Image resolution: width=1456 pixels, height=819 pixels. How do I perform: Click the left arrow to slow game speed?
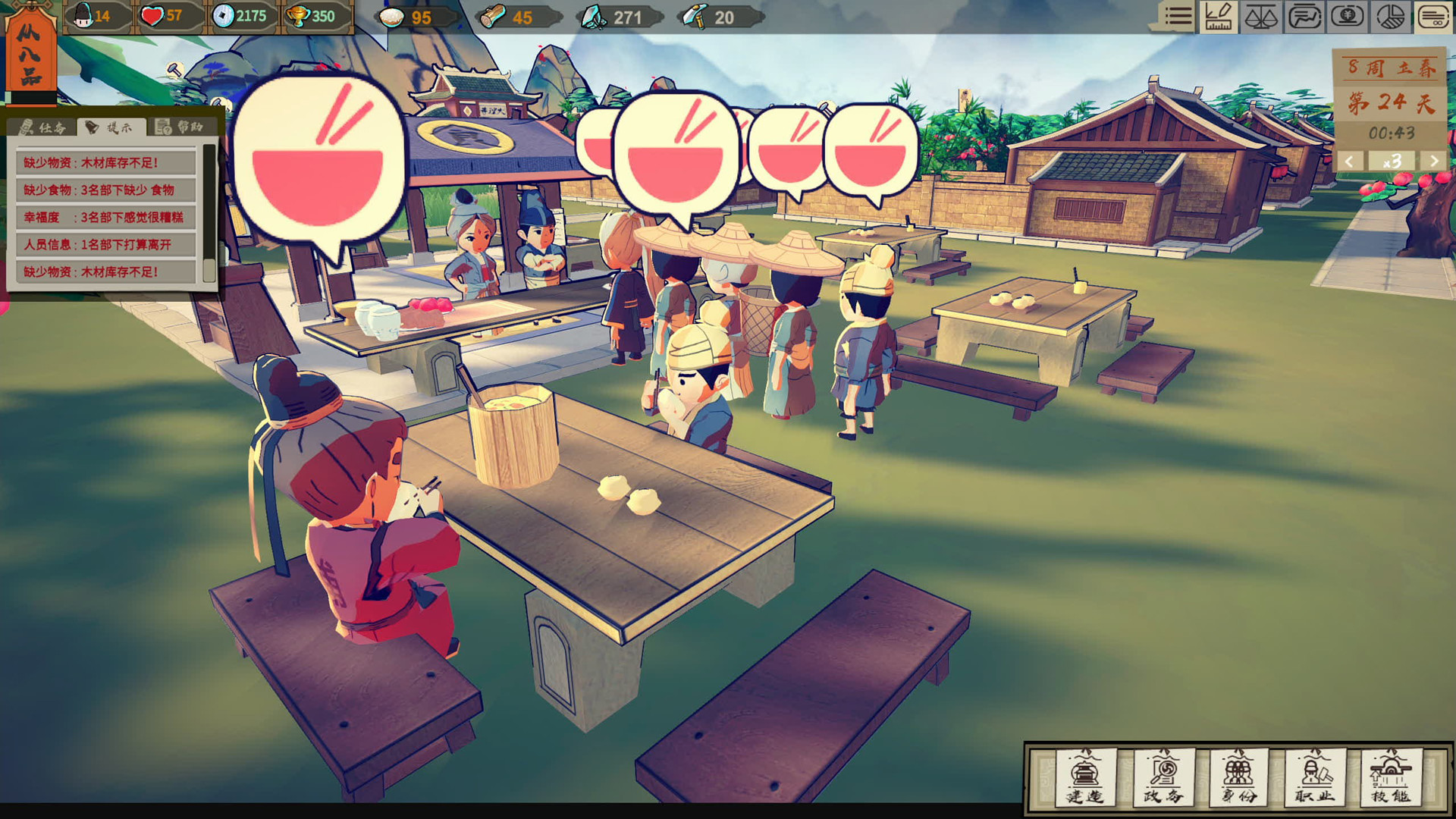coord(1349,162)
